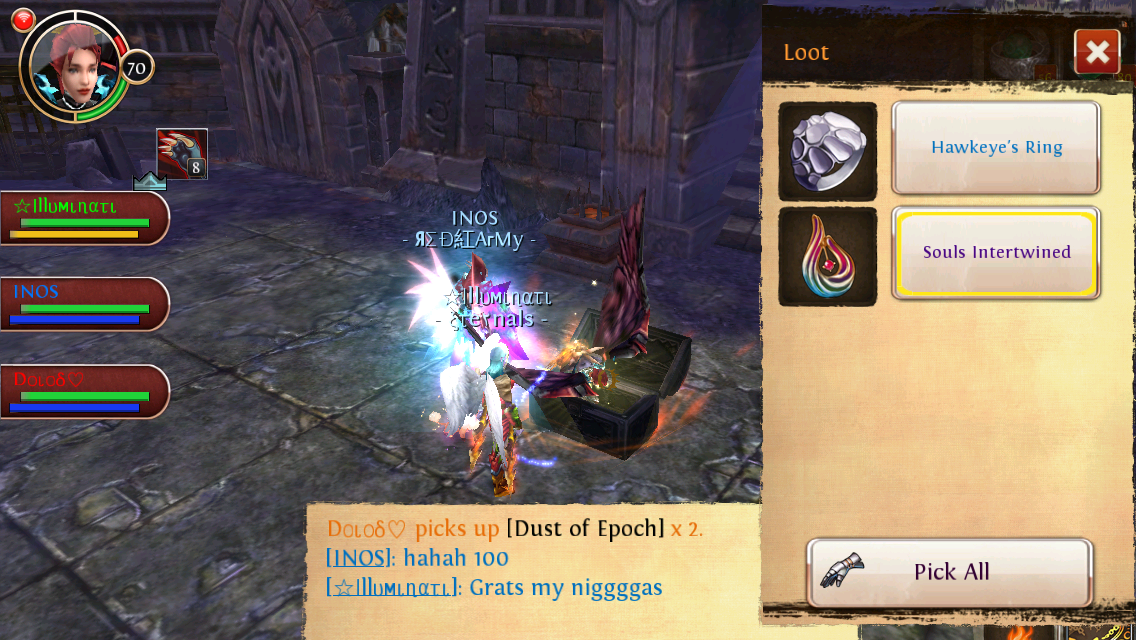Click the red claw buff icon
1136x640 pixels.
pyautogui.click(x=182, y=154)
